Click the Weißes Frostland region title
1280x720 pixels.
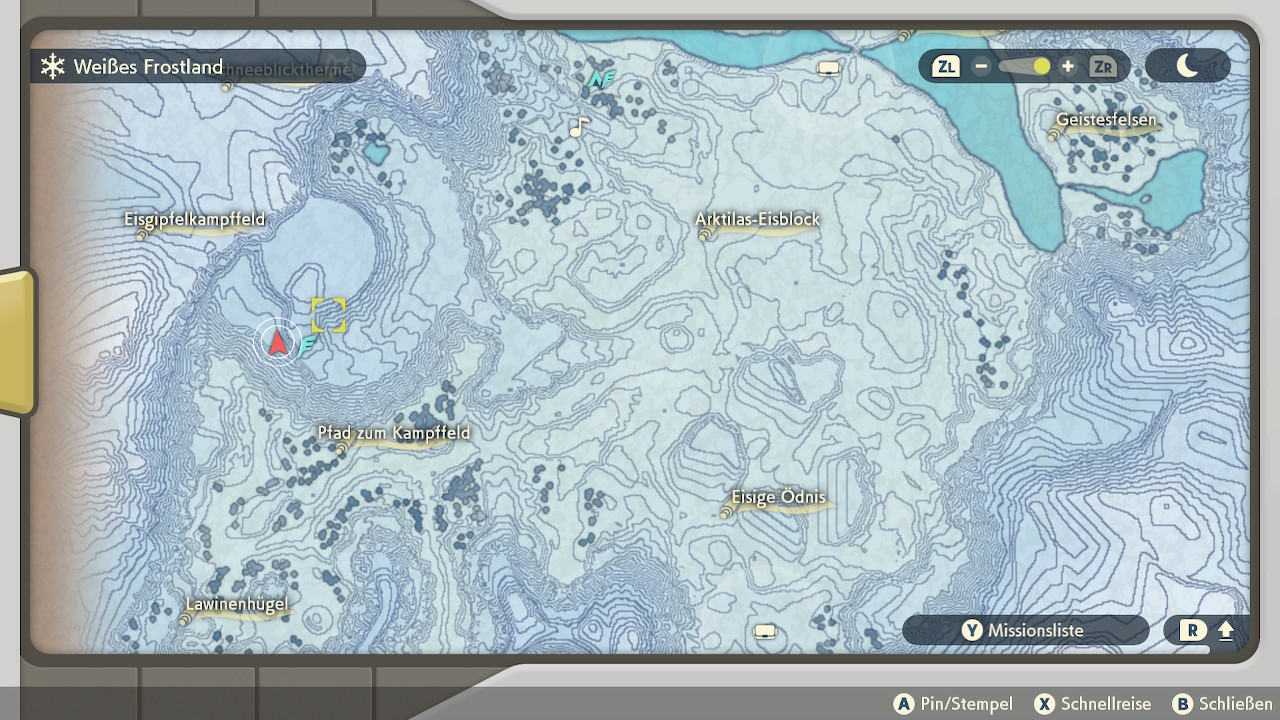coord(147,67)
